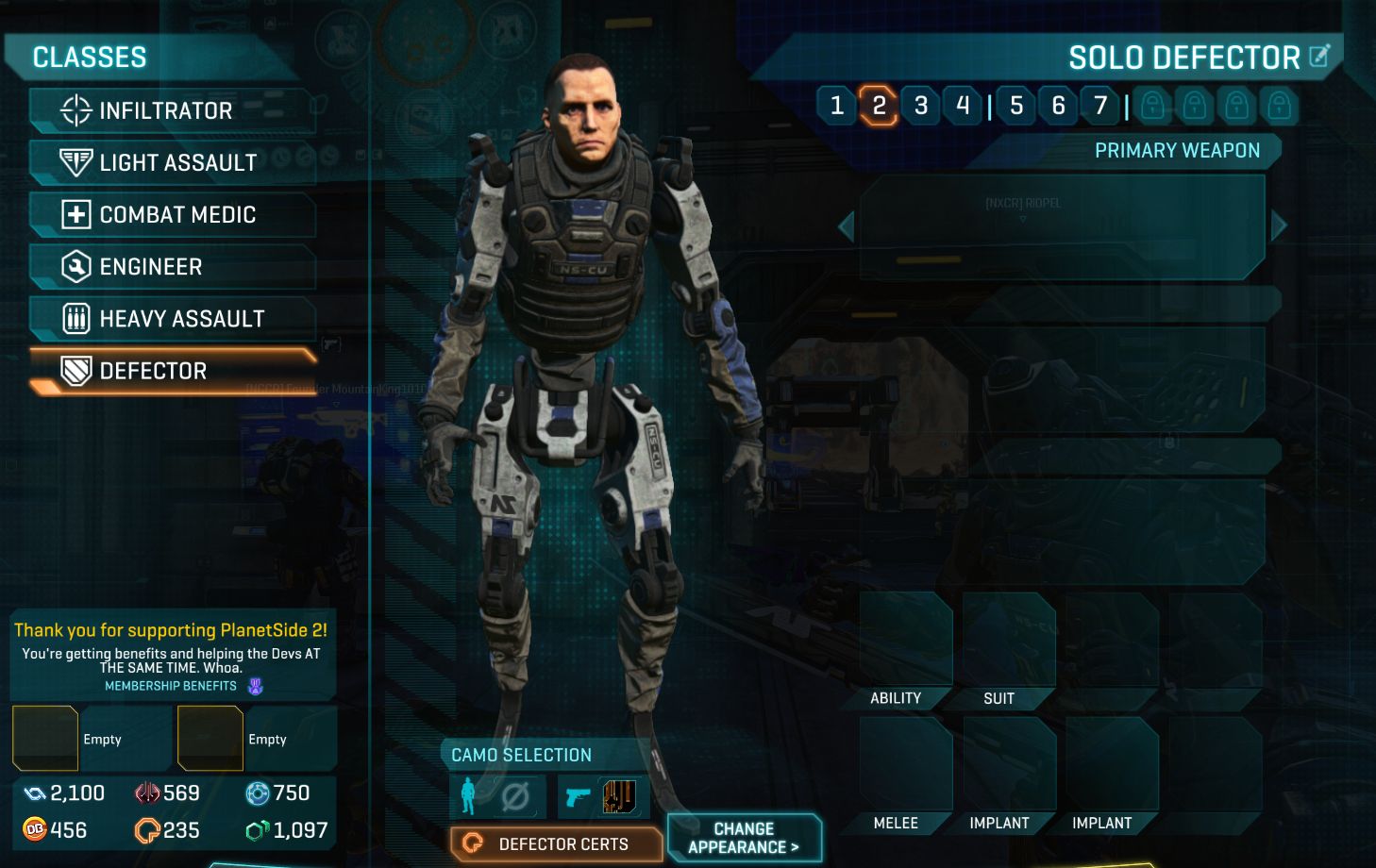Select the Light Assault class icon
The height and width of the screenshot is (868, 1376).
tap(75, 161)
